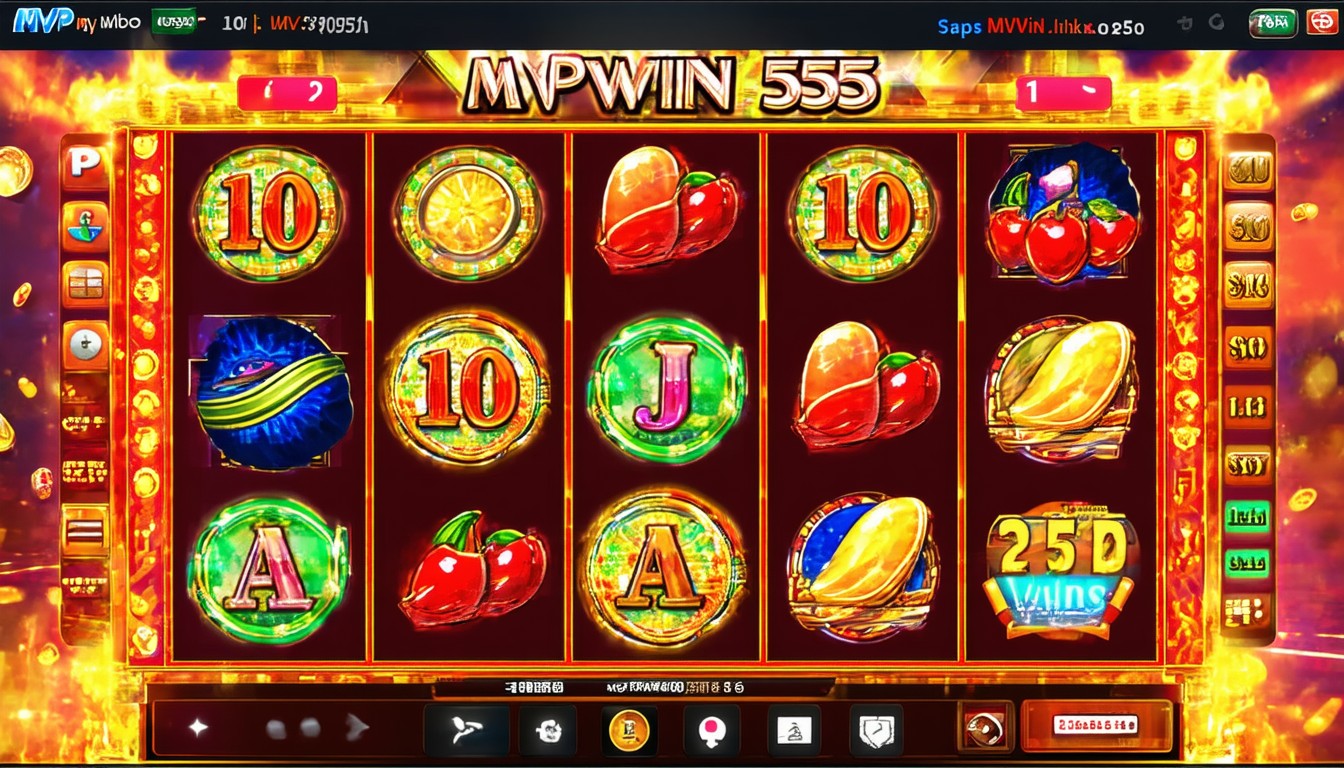Click the four-point star icon at bottom left
Image resolution: width=1344 pixels, height=768 pixels.
(x=198, y=728)
